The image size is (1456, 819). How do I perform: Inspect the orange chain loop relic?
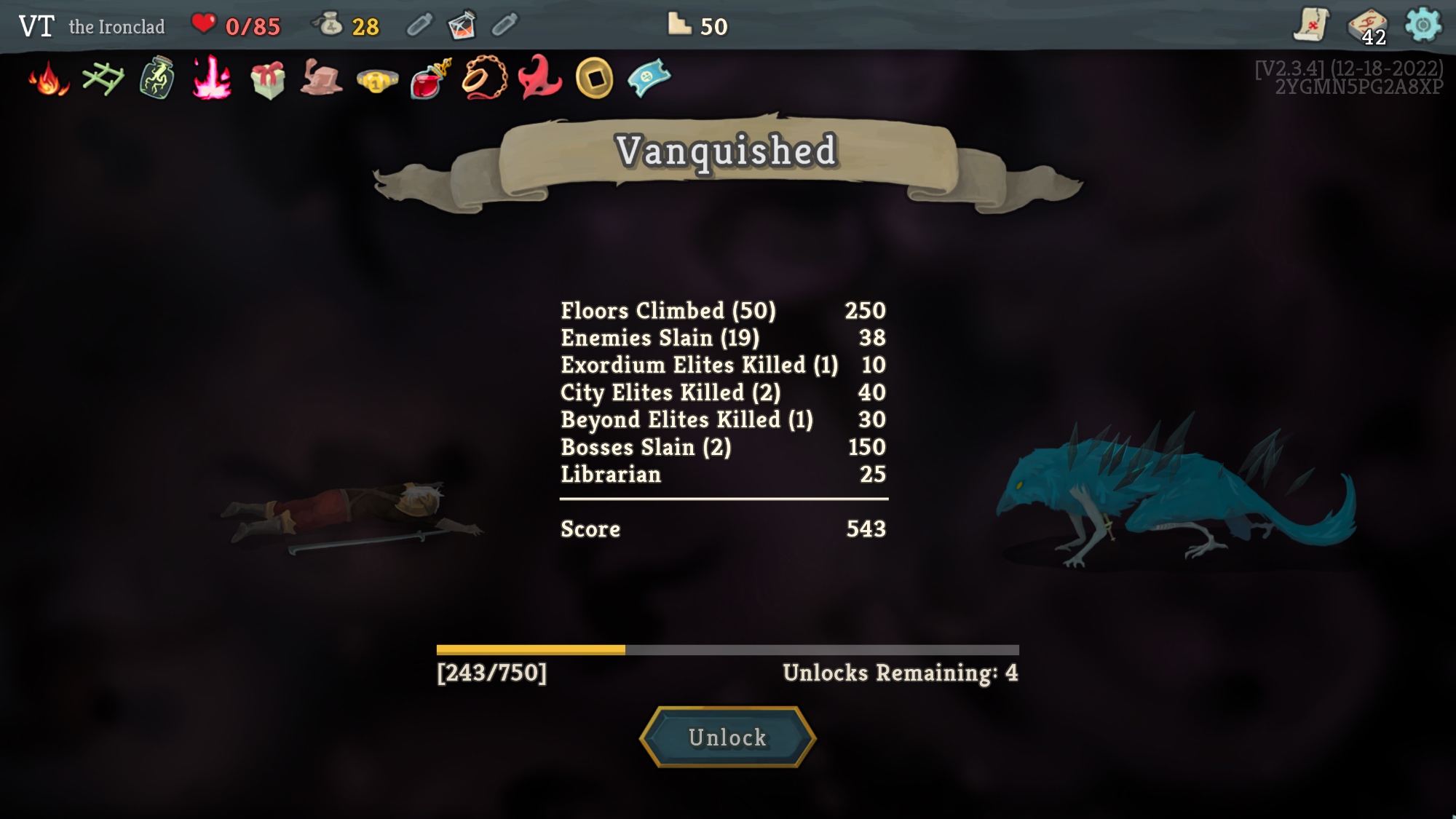pyautogui.click(x=485, y=79)
